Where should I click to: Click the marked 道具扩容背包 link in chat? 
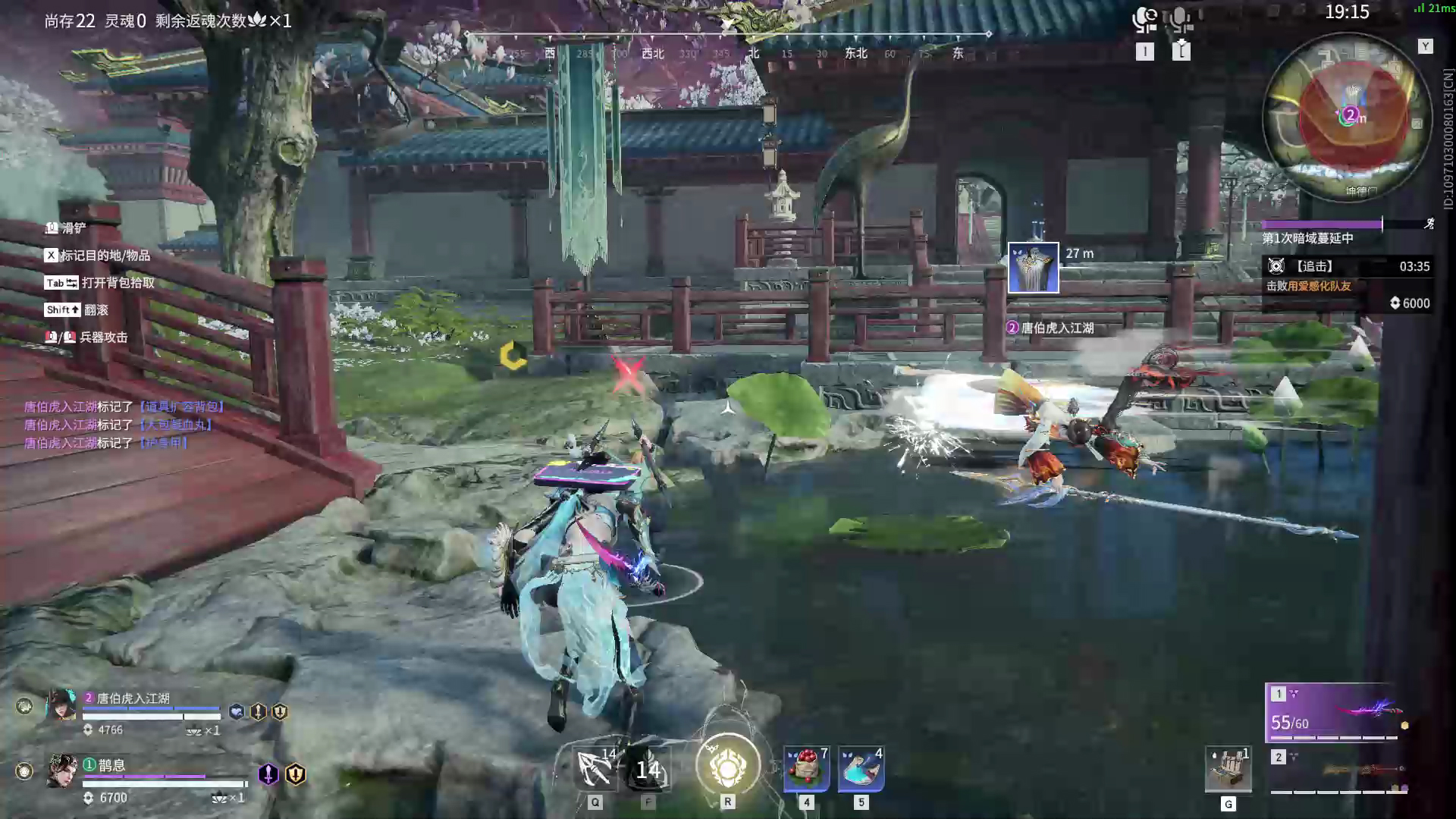pos(180,406)
